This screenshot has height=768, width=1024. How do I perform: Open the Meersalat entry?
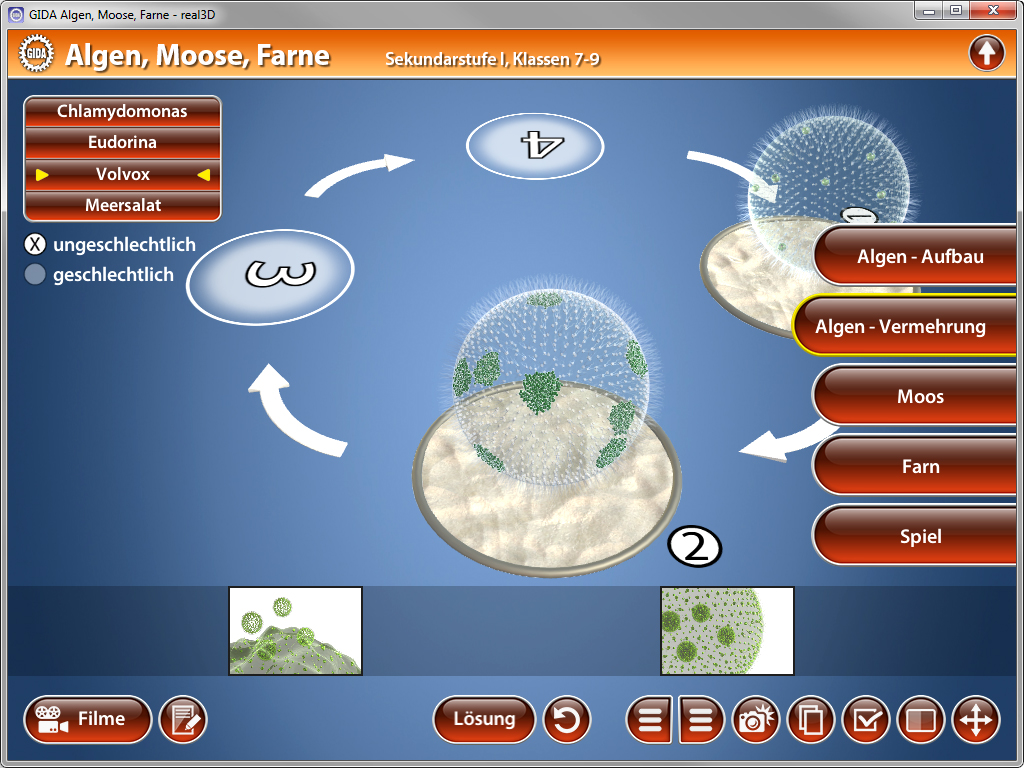coord(122,205)
